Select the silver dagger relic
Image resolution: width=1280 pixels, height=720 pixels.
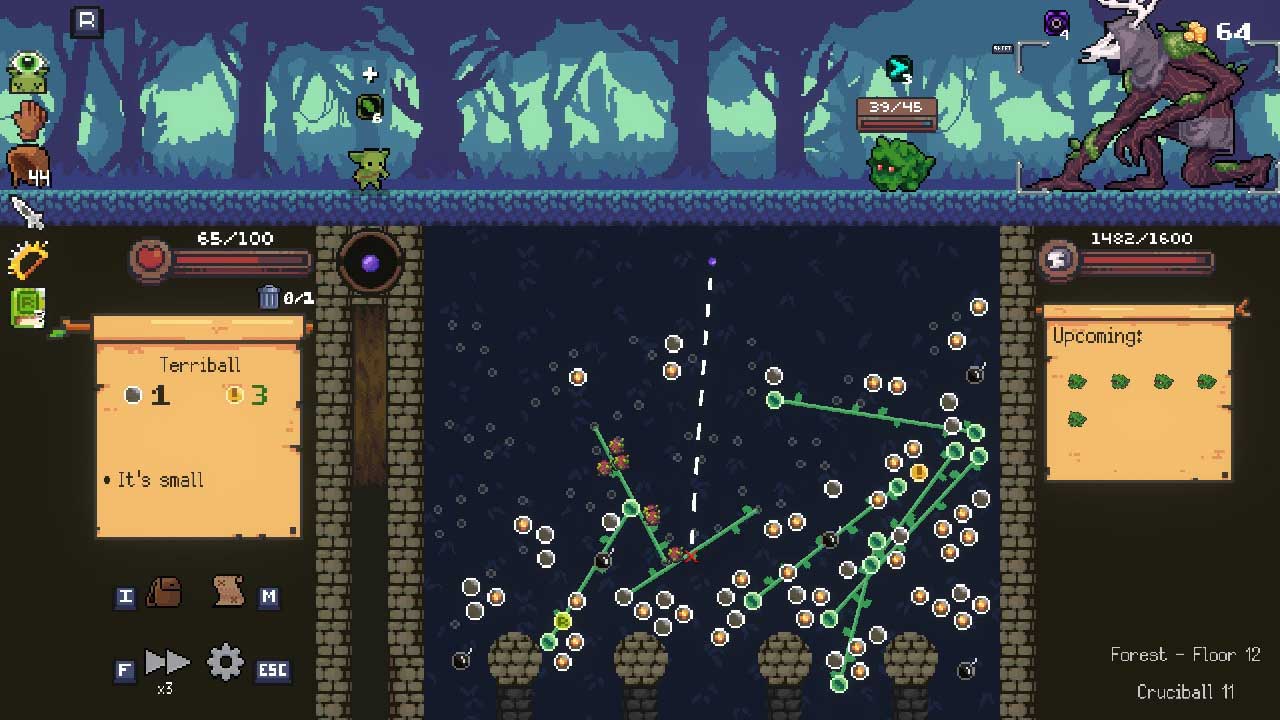[x=27, y=212]
